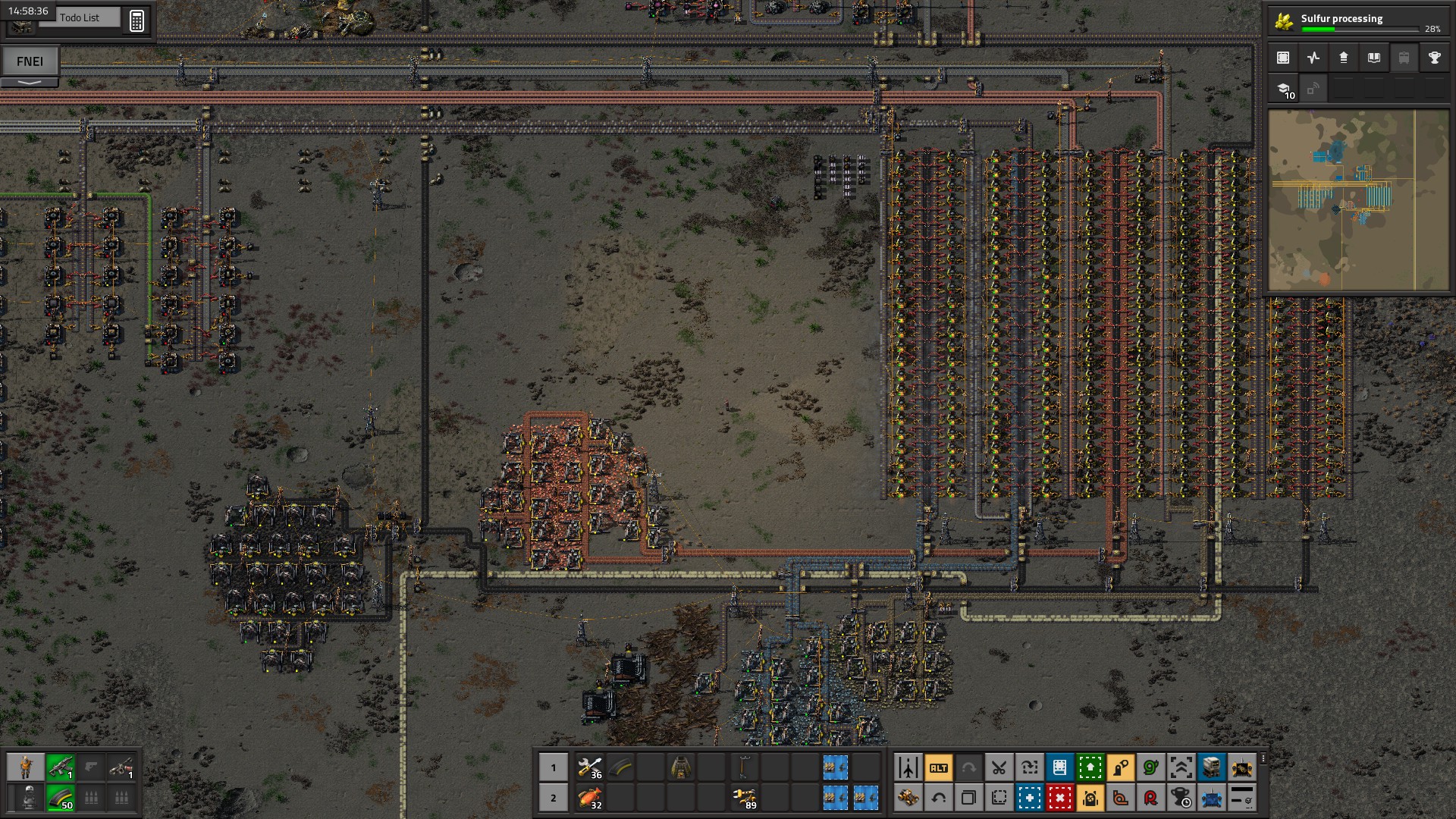Switch to quickbar row 1
Viewport: 1456px width, 819px height.
point(554,767)
